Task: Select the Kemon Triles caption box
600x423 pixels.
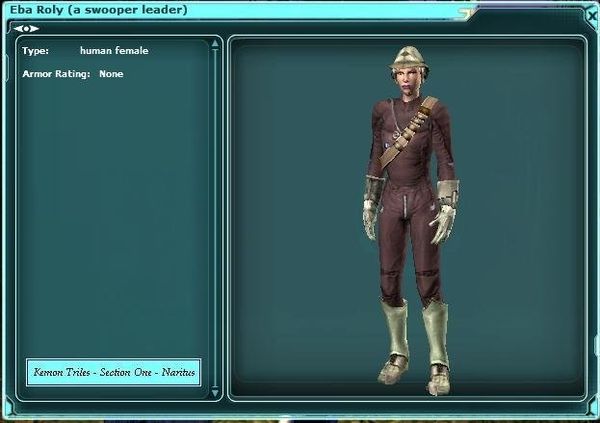Action: click(114, 372)
